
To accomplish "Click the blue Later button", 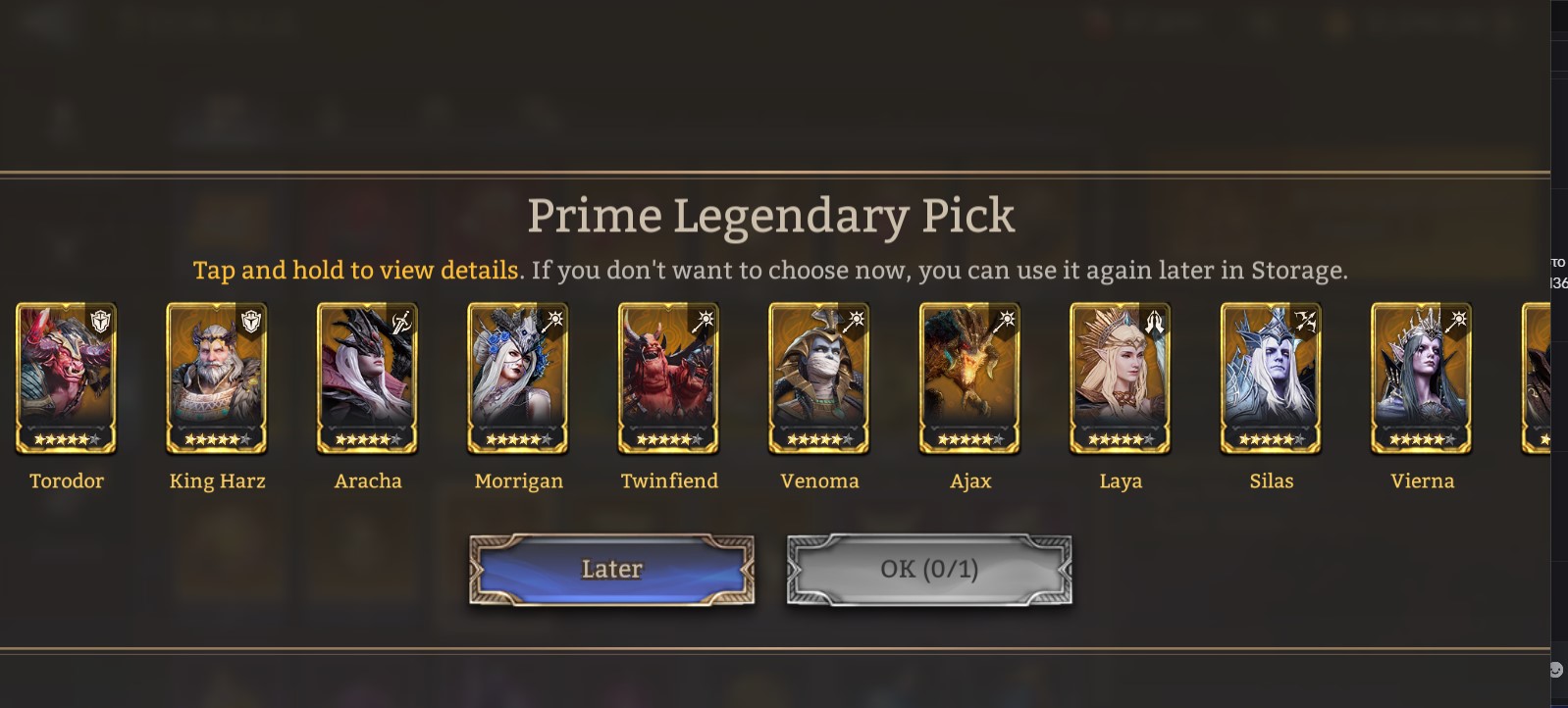I will pyautogui.click(x=611, y=569).
